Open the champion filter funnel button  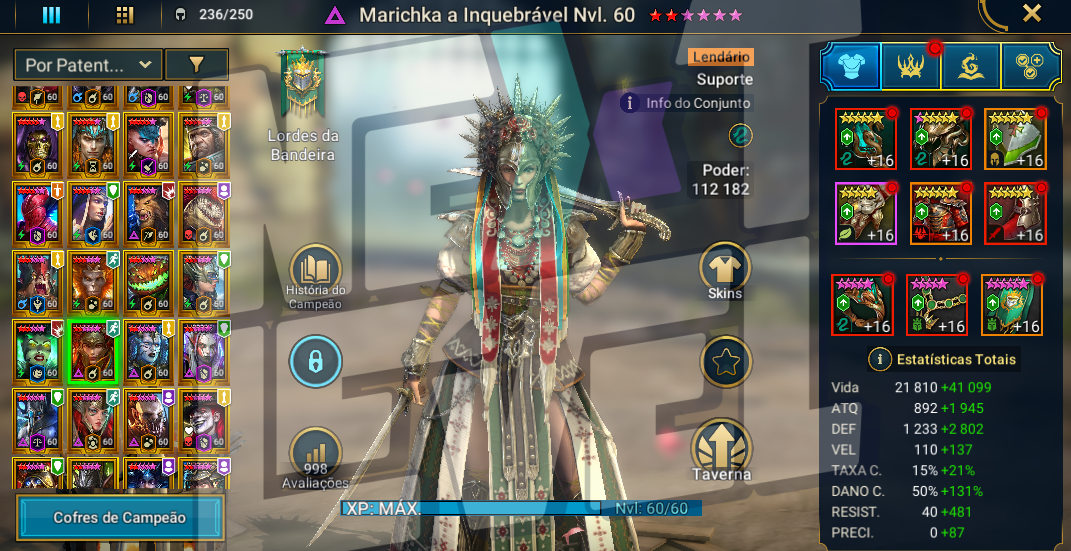[x=196, y=65]
